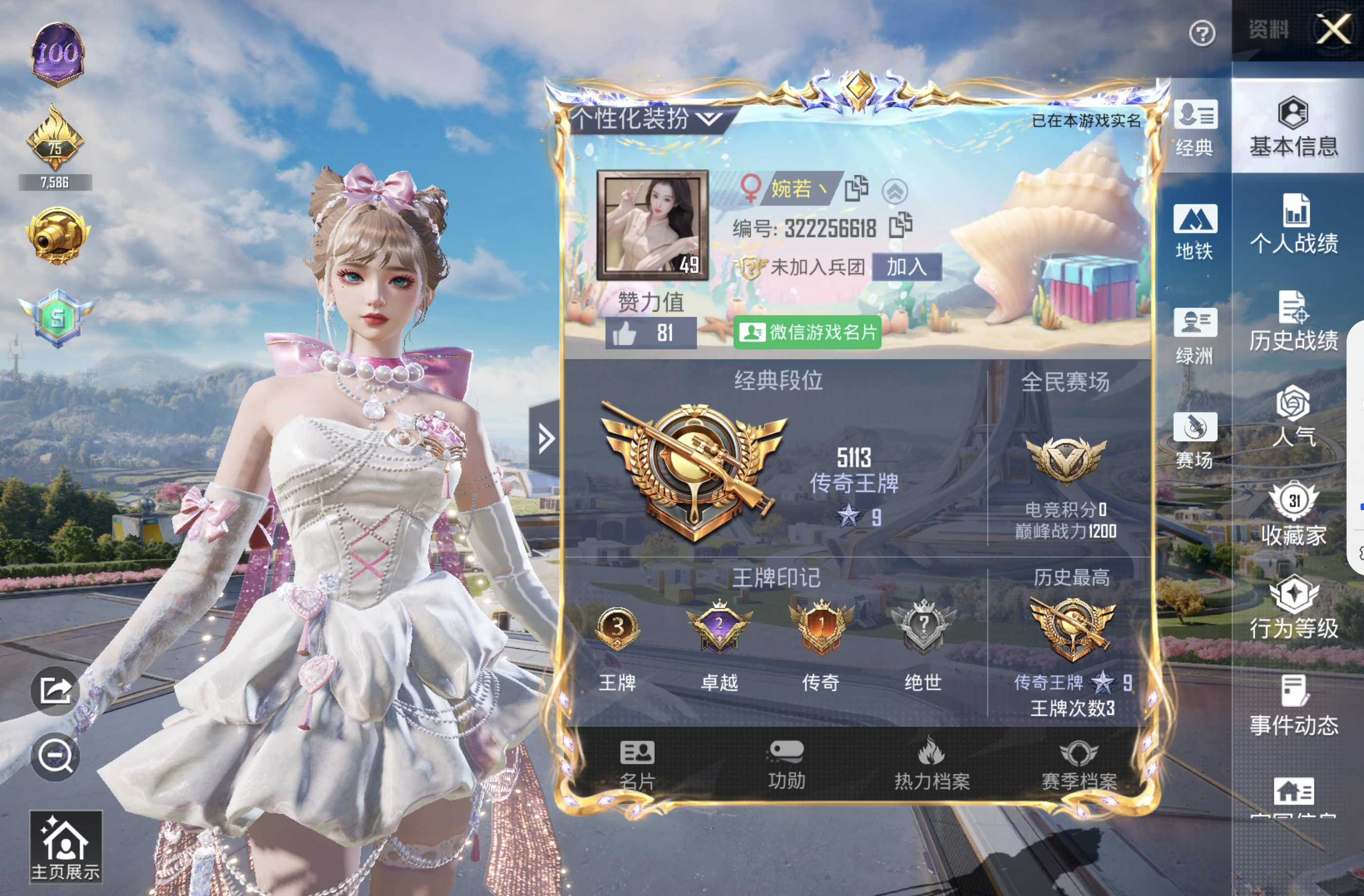This screenshot has height=896, width=1364.
Task: Switch to the 绿洲 Oasis tab
Action: point(1196,338)
